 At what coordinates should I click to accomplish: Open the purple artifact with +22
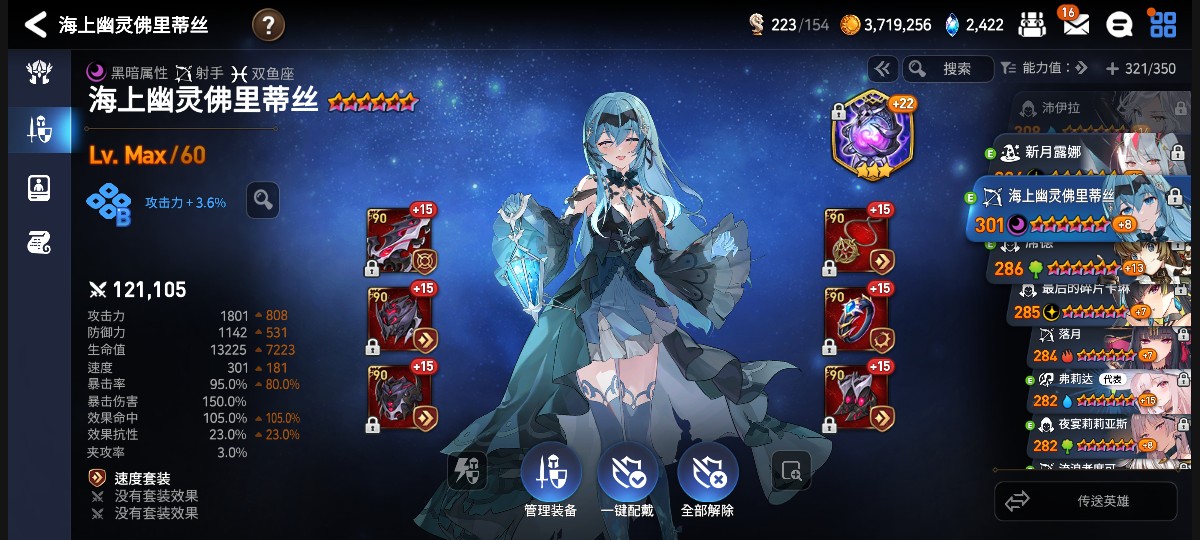pos(872,137)
